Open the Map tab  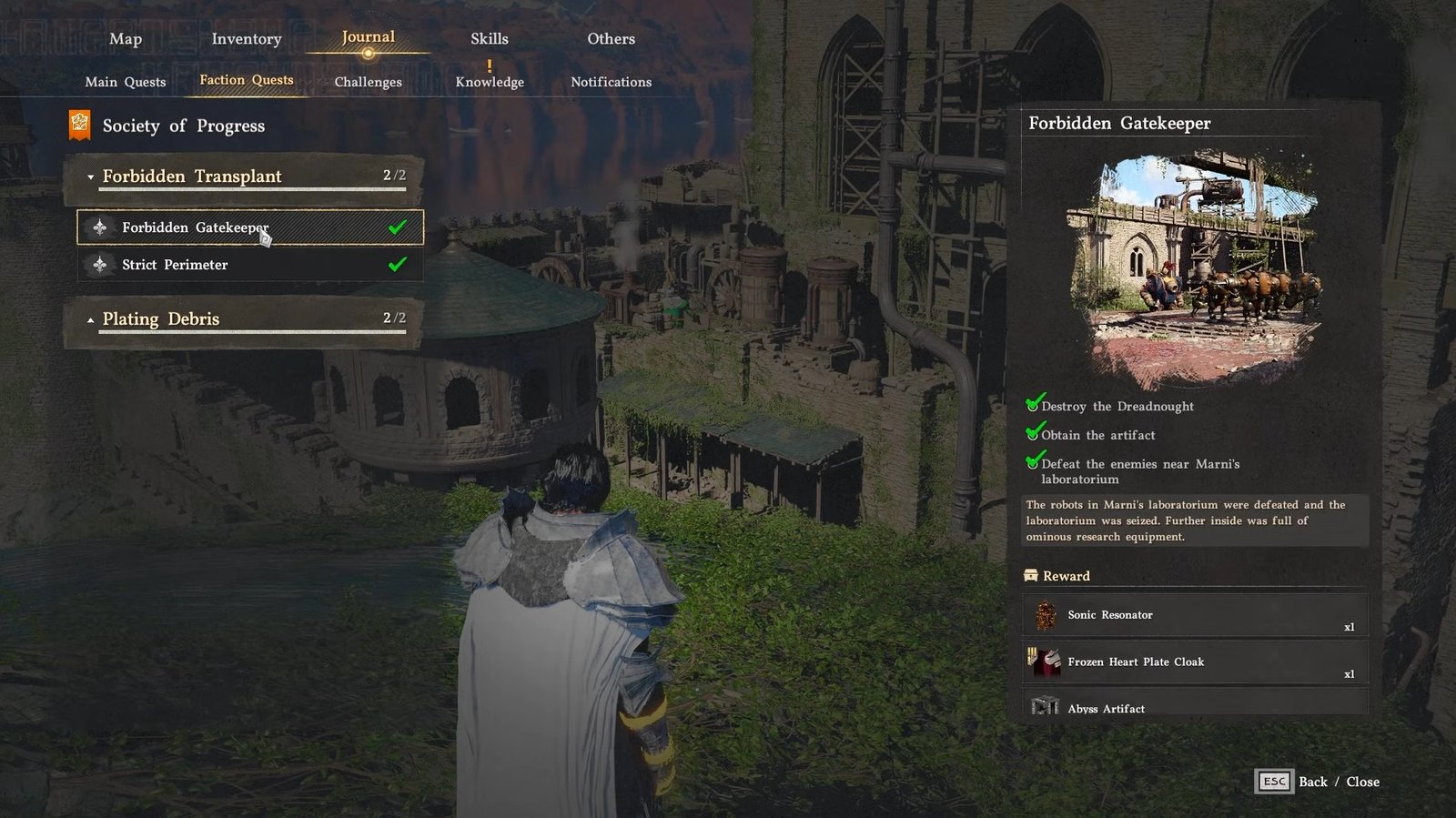point(126,39)
